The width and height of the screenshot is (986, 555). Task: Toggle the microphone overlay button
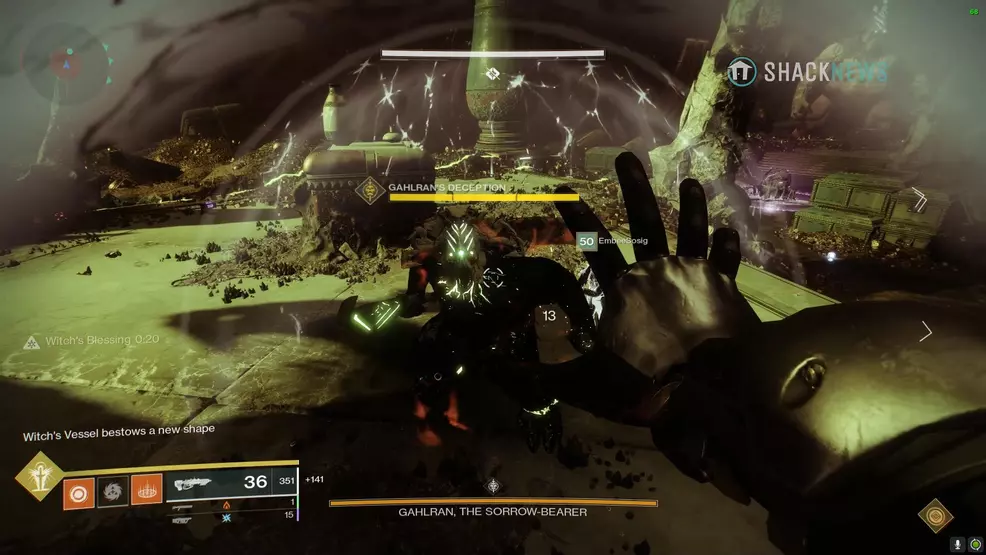click(957, 544)
